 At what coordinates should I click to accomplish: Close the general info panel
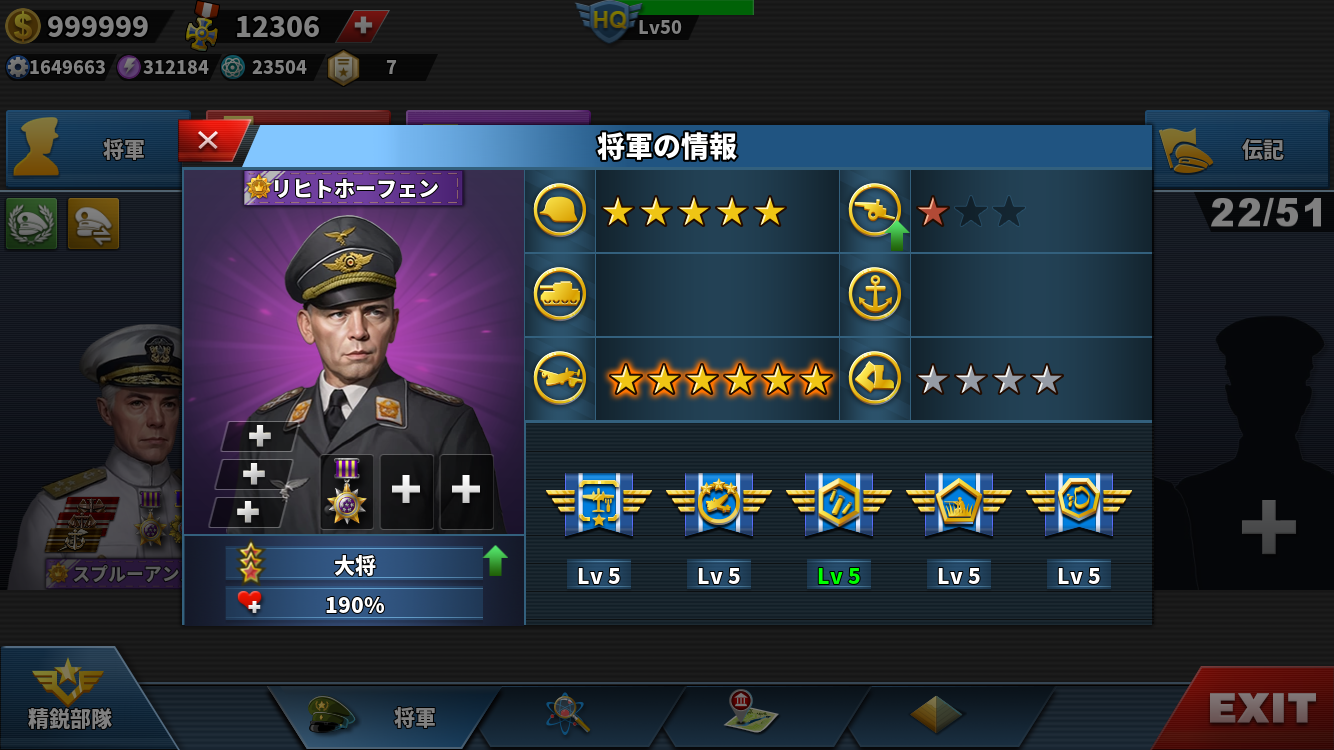(208, 140)
